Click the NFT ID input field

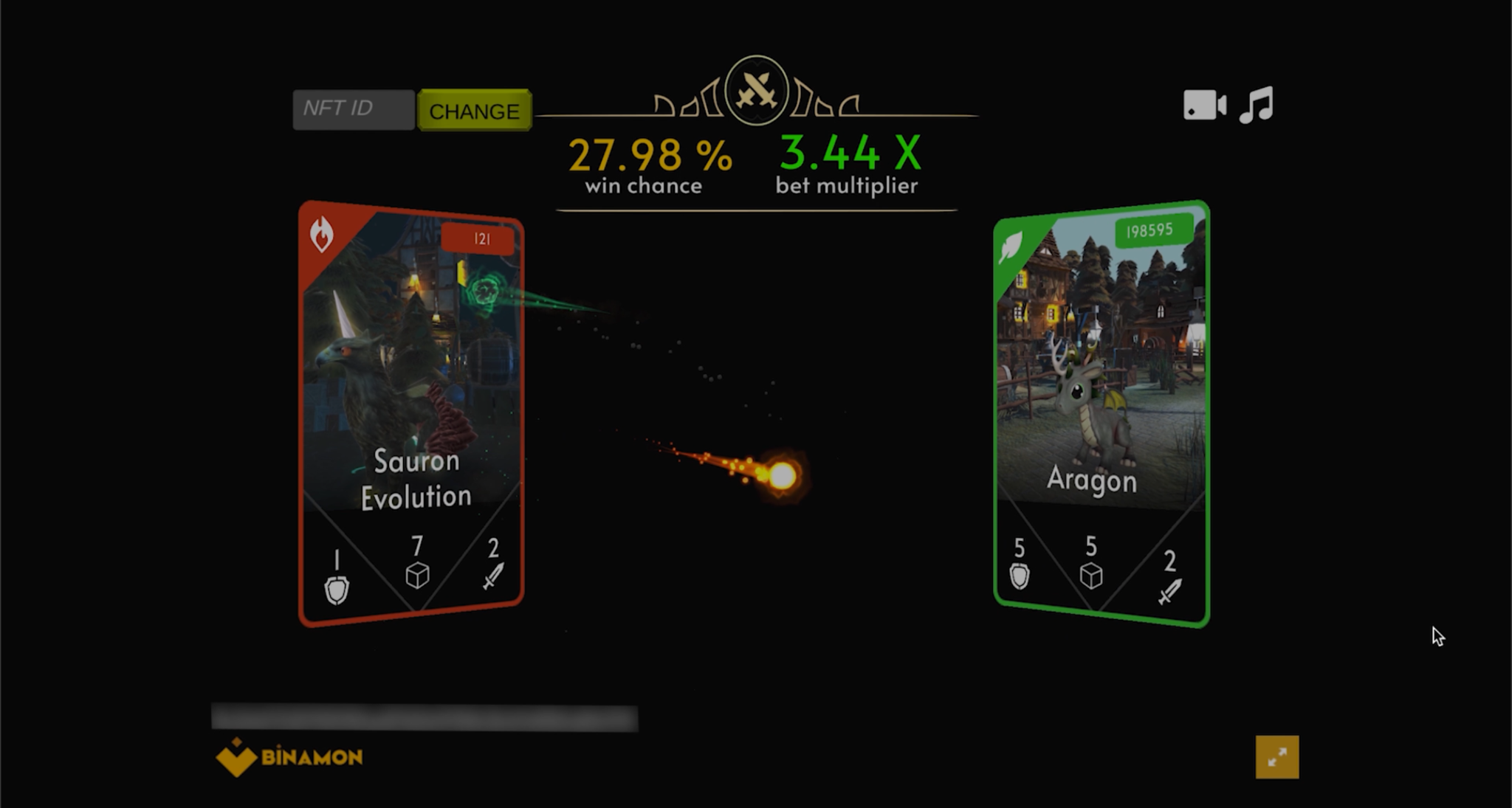[354, 109]
